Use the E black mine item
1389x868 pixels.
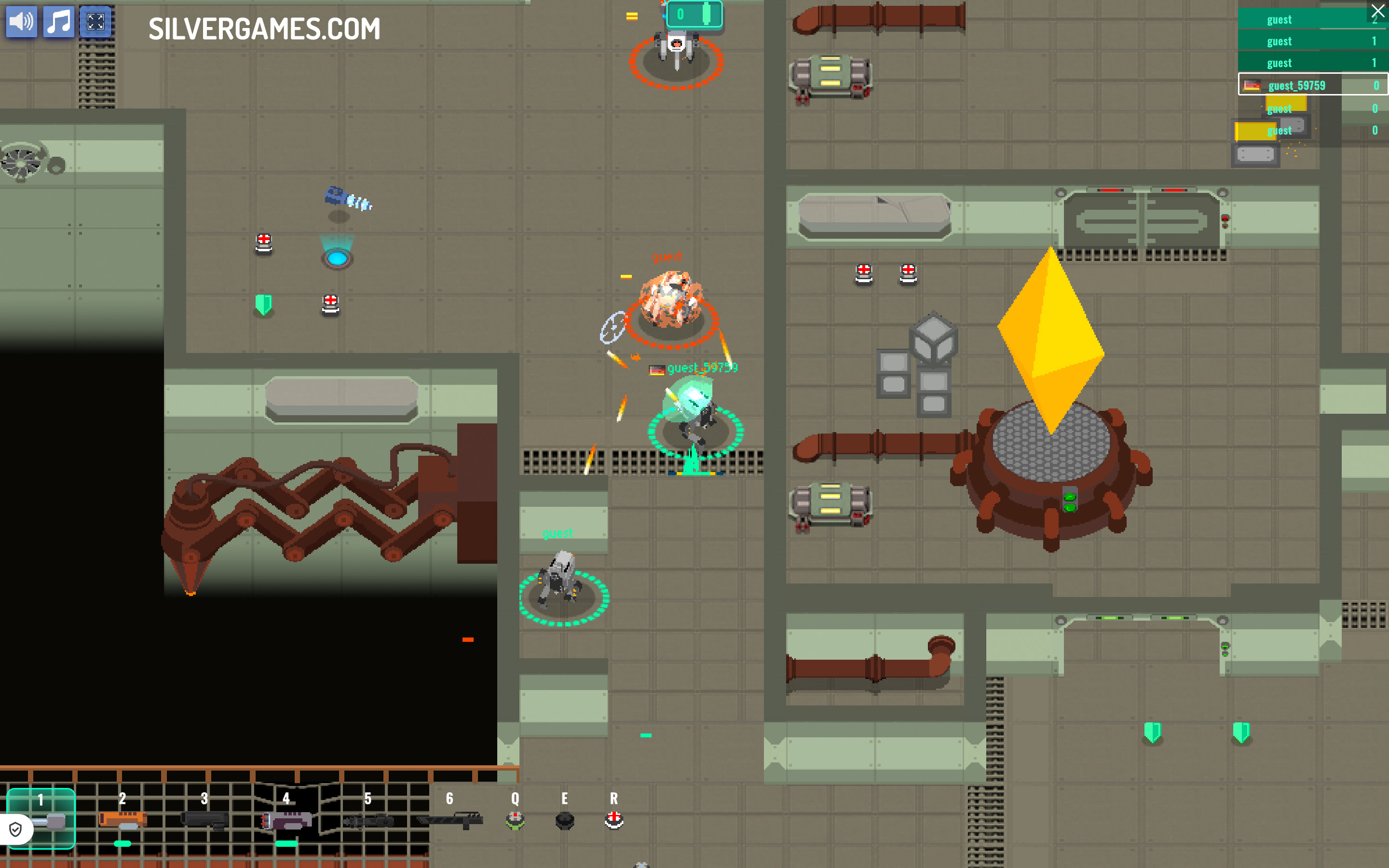pyautogui.click(x=565, y=820)
